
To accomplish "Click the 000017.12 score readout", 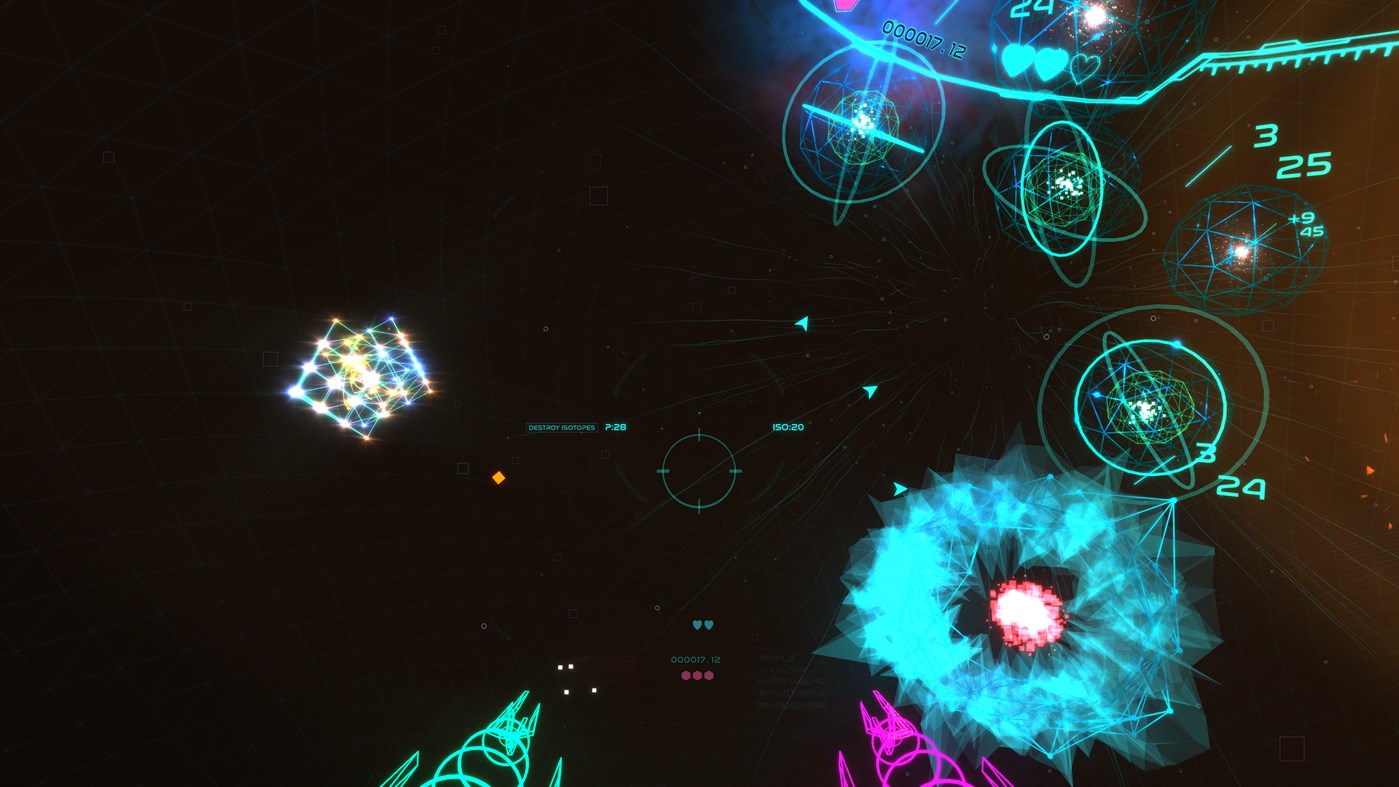I will coord(697,659).
